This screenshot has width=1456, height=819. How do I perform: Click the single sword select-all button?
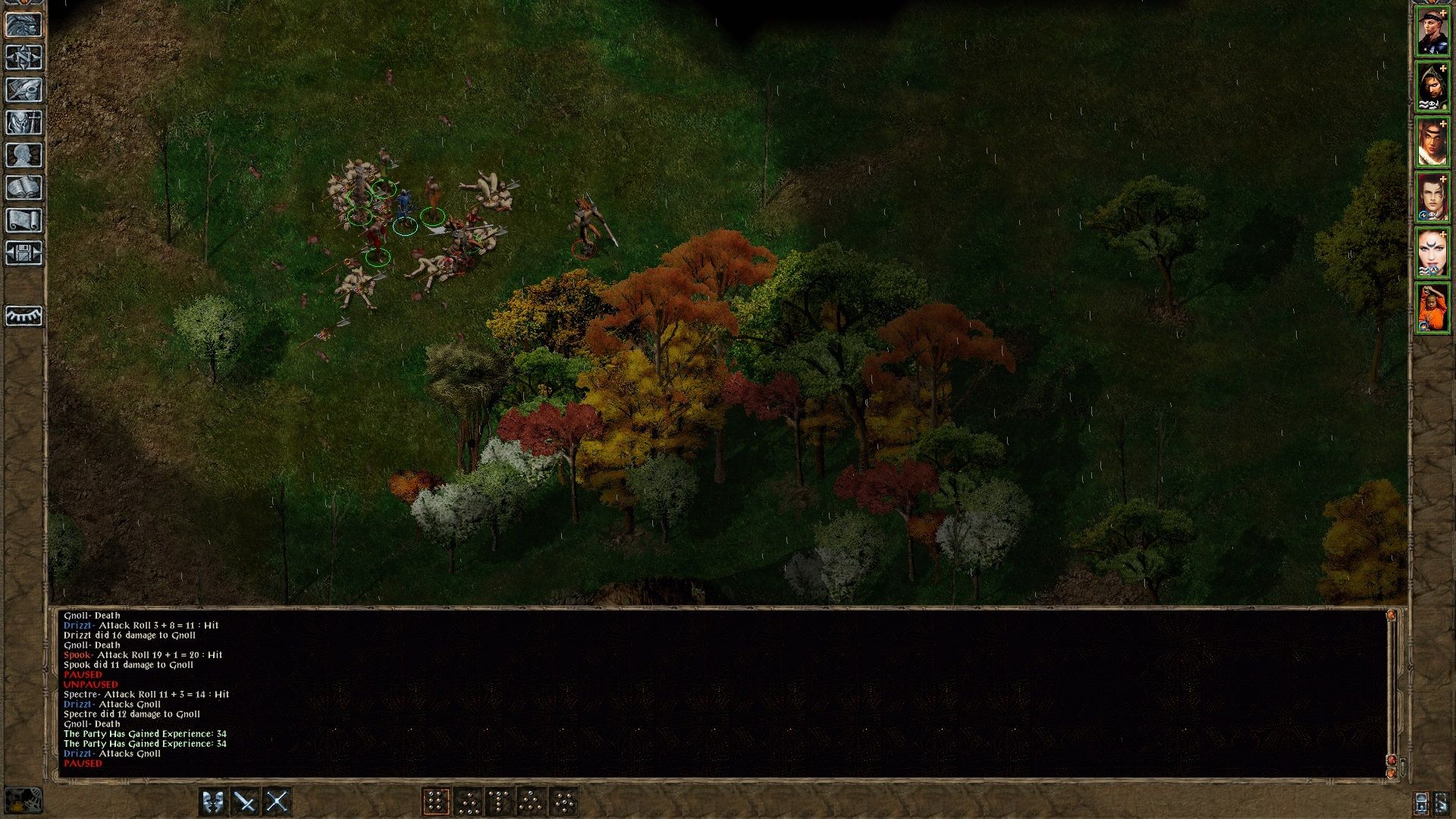244,799
